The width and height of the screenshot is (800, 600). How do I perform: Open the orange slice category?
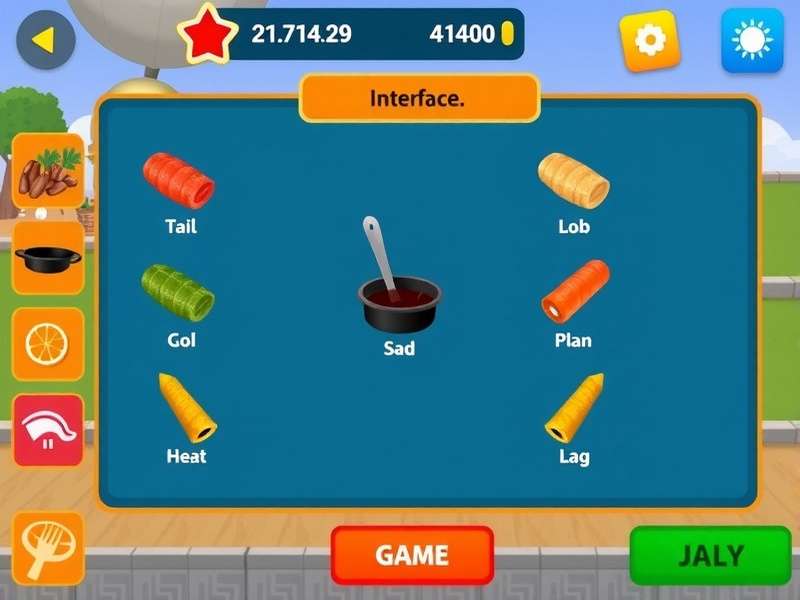pyautogui.click(x=47, y=344)
